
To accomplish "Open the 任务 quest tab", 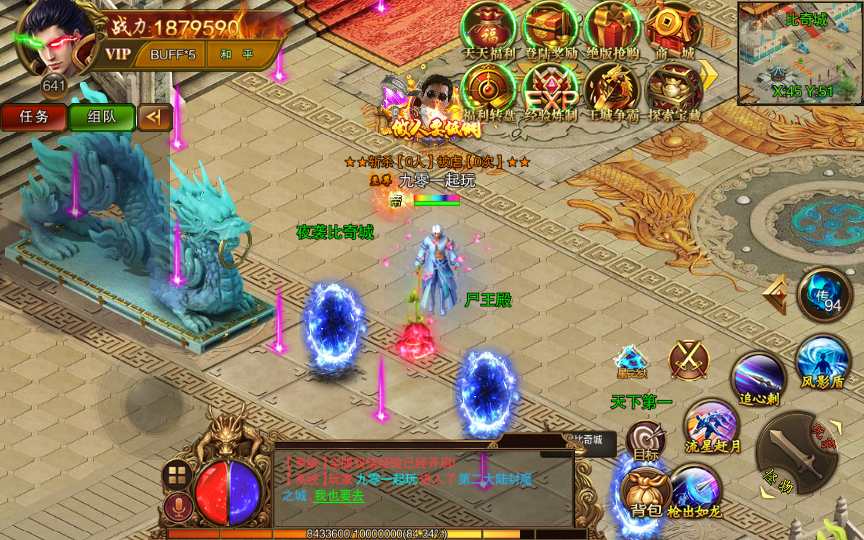I will (33, 117).
